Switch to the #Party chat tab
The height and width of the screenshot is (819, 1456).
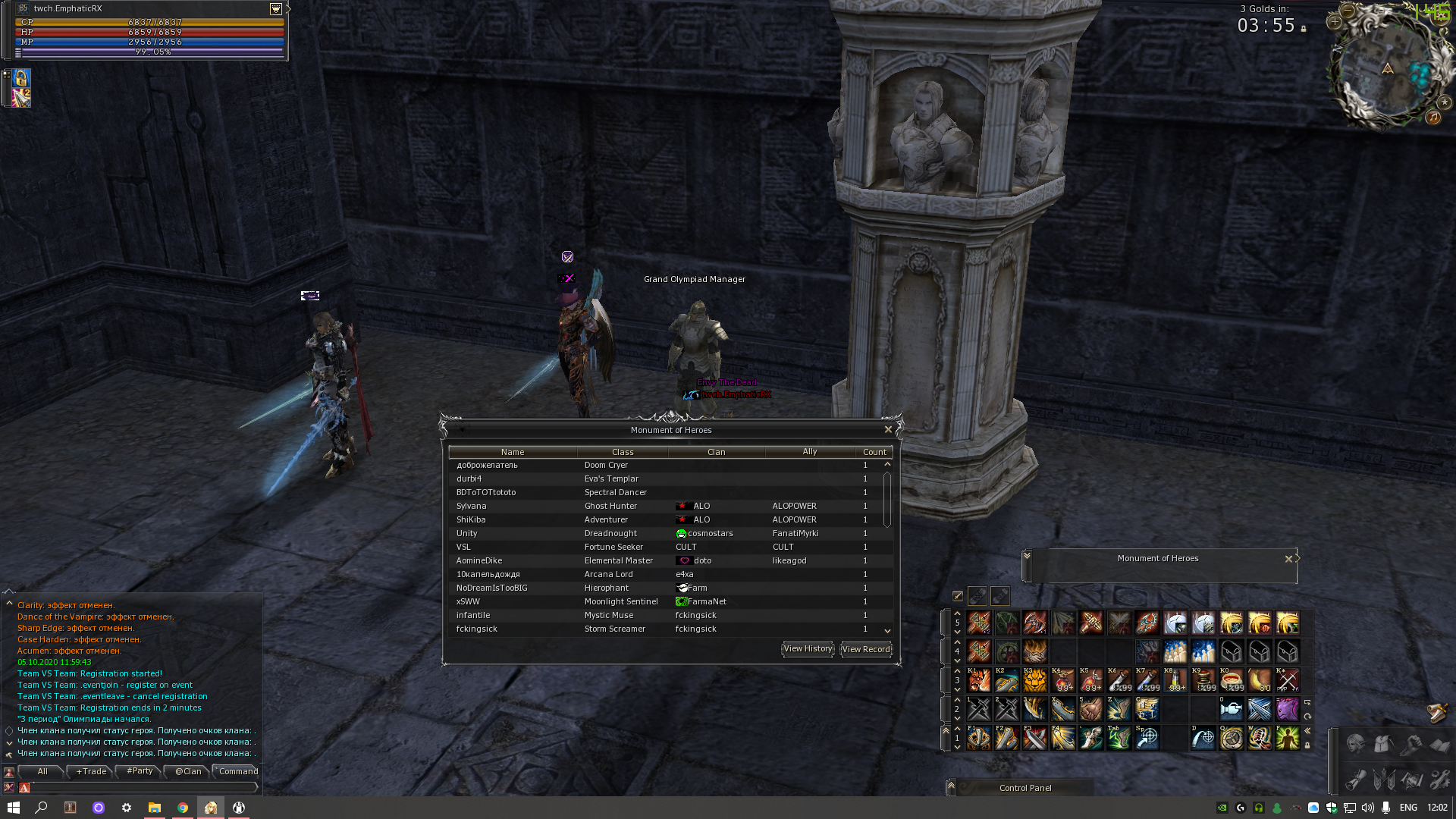pos(140,771)
